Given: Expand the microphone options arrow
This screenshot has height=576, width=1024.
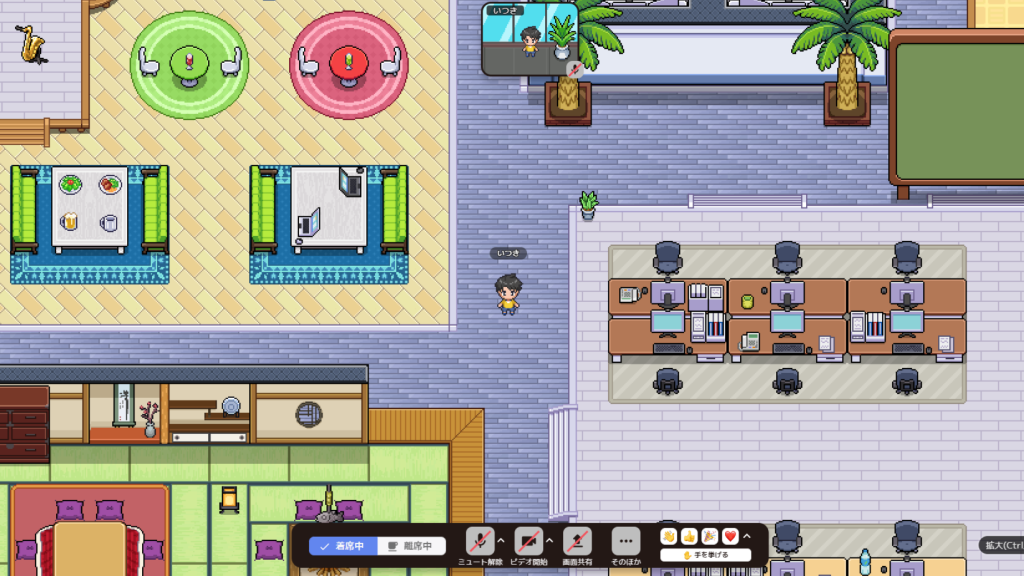Looking at the screenshot, I should [x=501, y=541].
